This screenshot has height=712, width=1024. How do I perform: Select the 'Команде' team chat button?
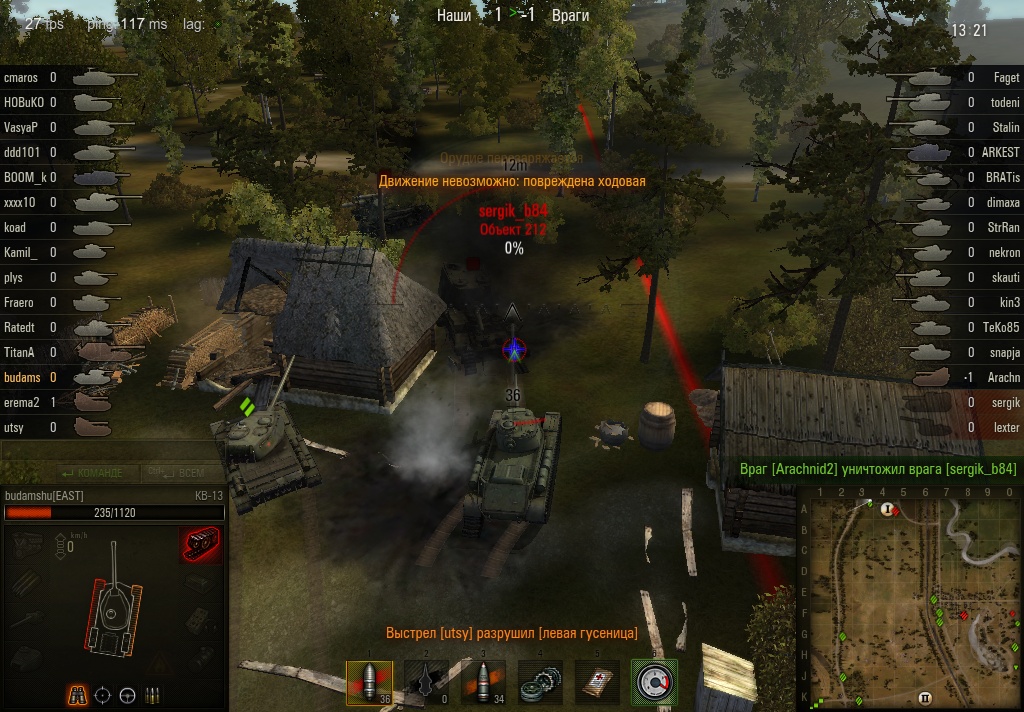pos(94,472)
